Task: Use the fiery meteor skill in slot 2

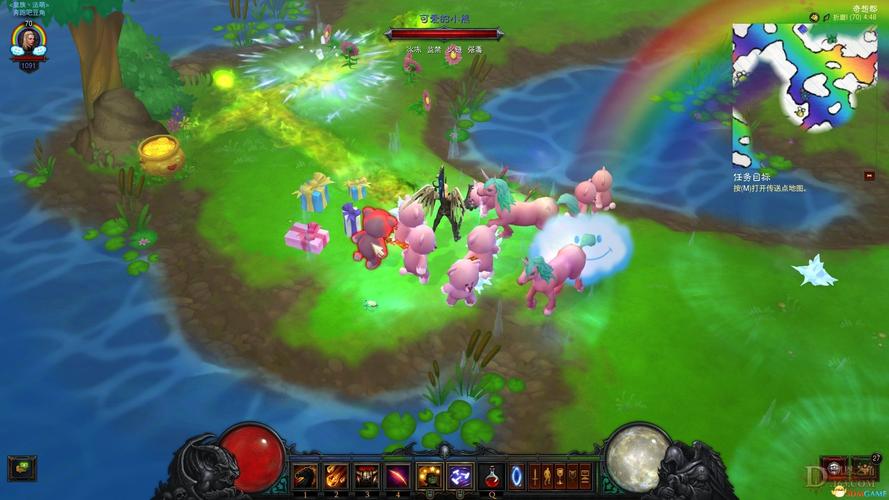Action: coord(336,476)
